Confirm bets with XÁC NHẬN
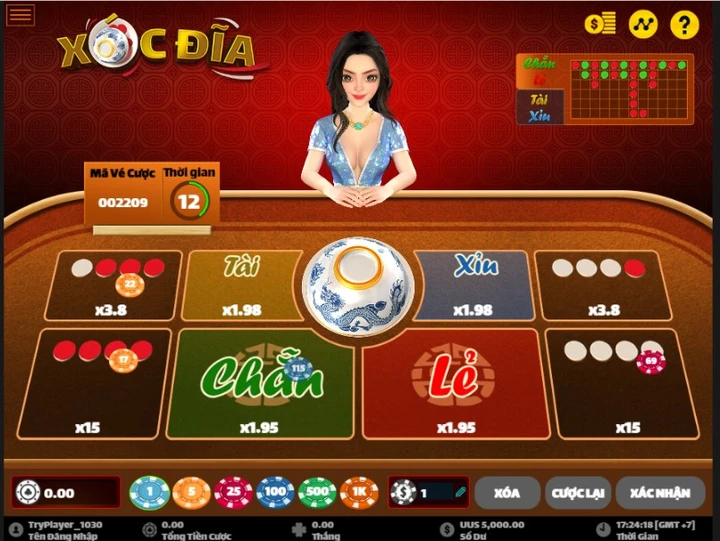This screenshot has height=541, width=720. pos(659,492)
